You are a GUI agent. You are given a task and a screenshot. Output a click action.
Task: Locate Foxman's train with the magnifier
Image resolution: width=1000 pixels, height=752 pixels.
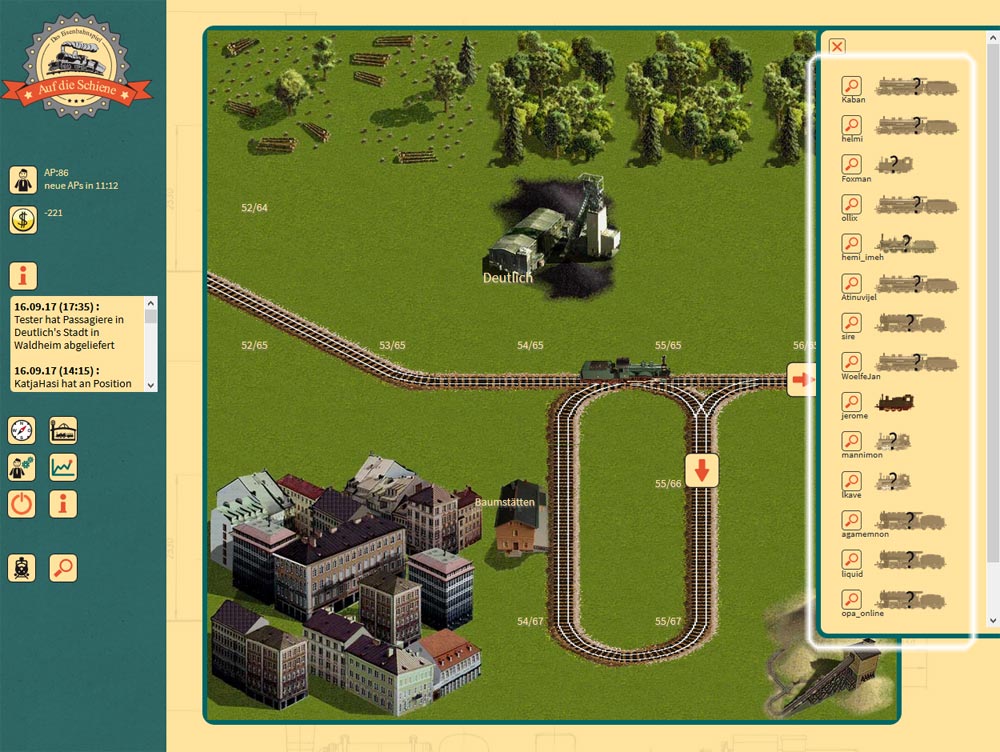[852, 165]
